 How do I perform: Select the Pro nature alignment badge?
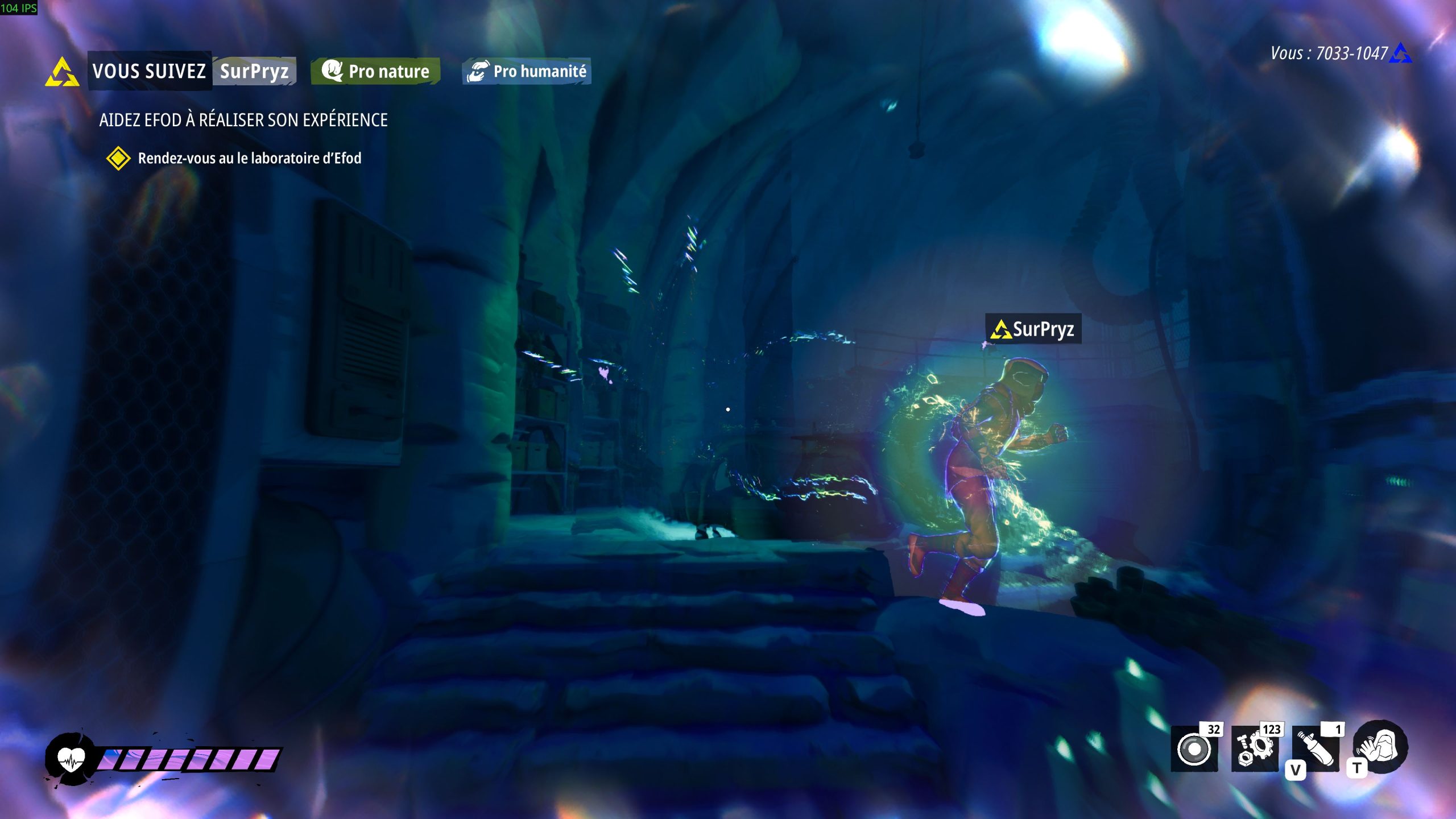376,72
